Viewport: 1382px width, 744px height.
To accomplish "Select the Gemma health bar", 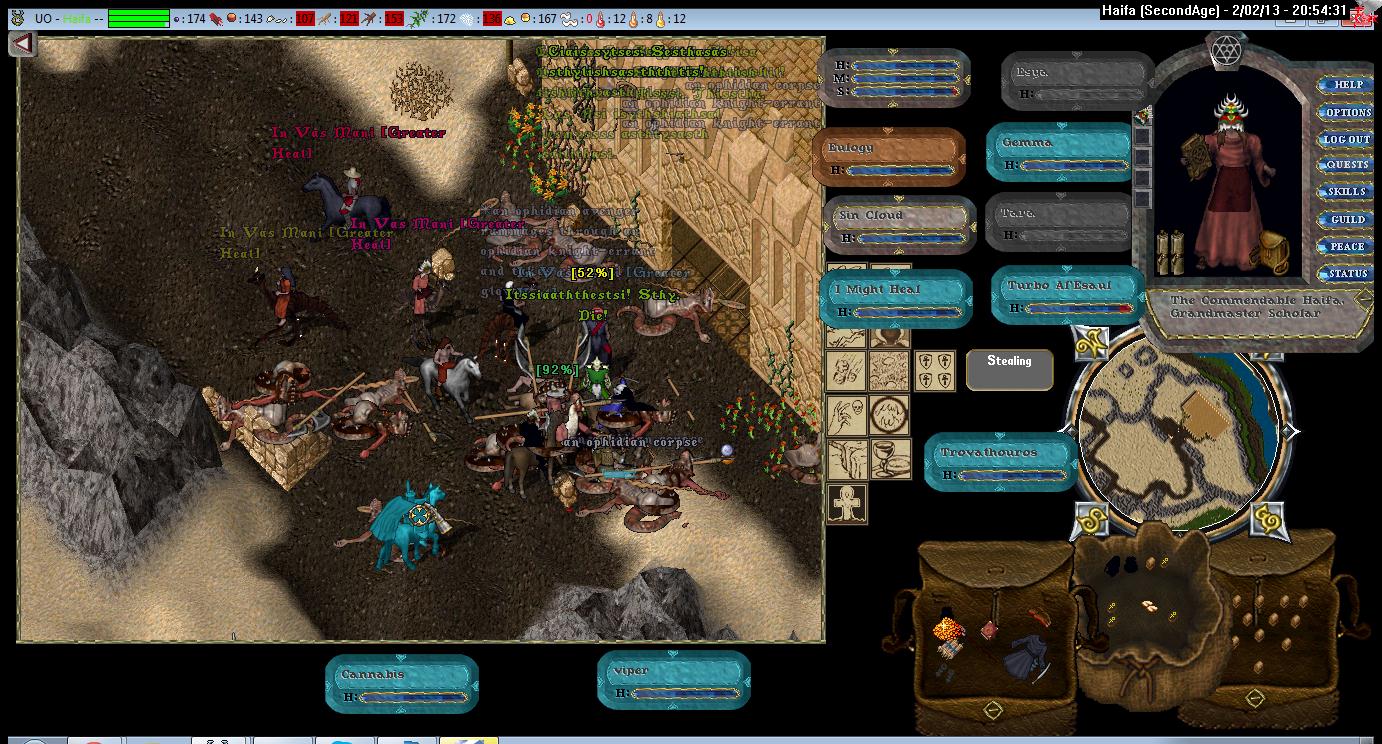I will 1059,152.
